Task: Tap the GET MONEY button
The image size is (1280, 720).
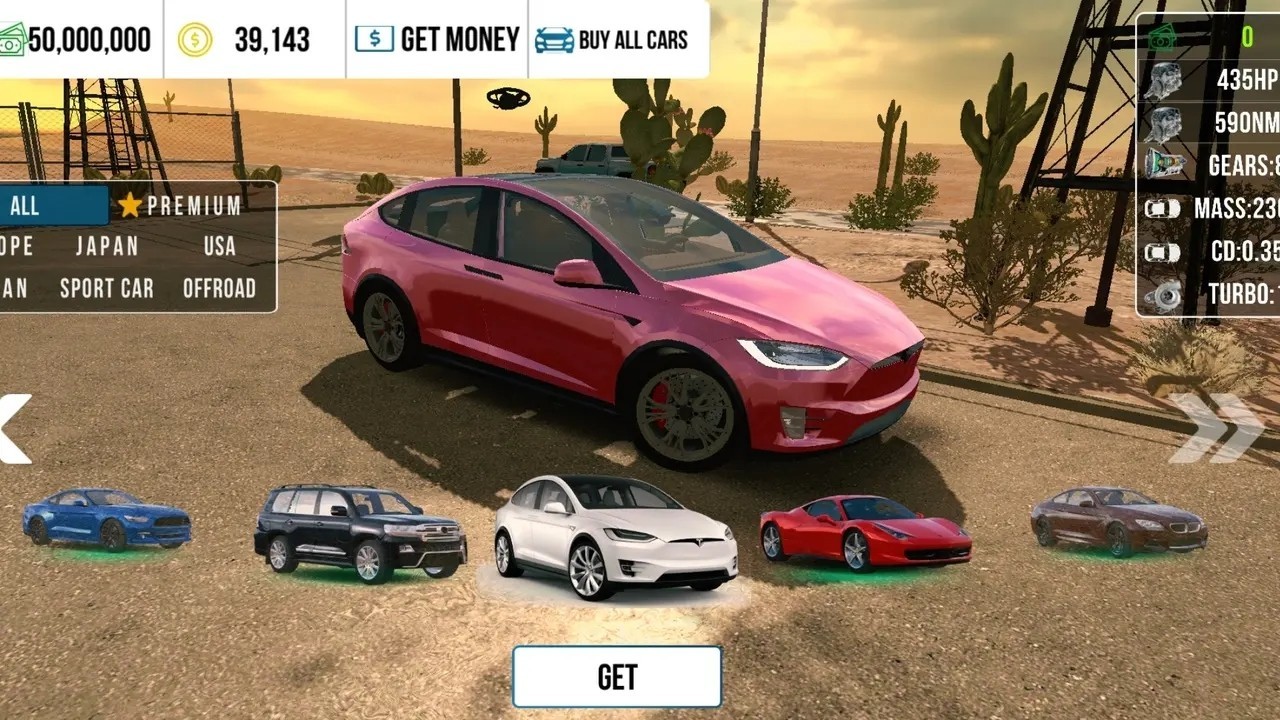Action: point(437,40)
